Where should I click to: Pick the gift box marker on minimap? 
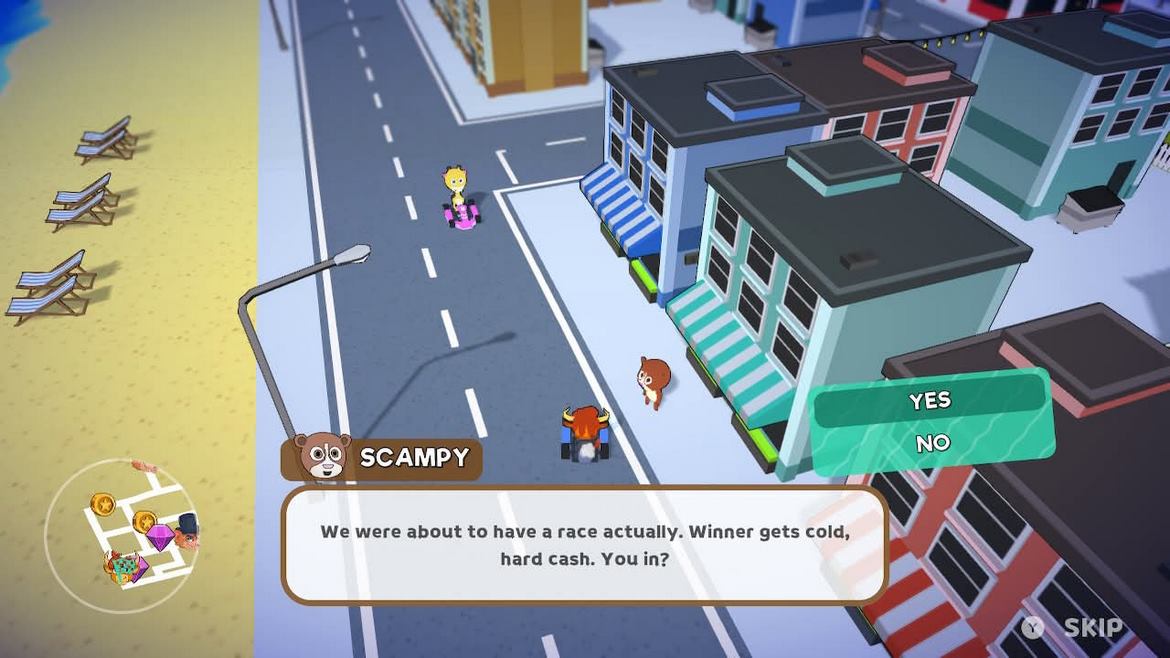124,569
